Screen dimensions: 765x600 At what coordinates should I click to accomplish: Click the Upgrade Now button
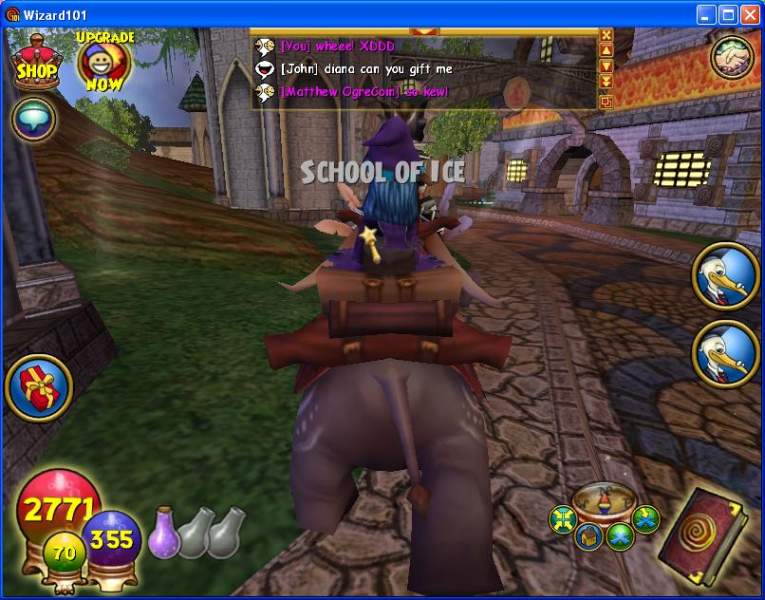[x=103, y=60]
